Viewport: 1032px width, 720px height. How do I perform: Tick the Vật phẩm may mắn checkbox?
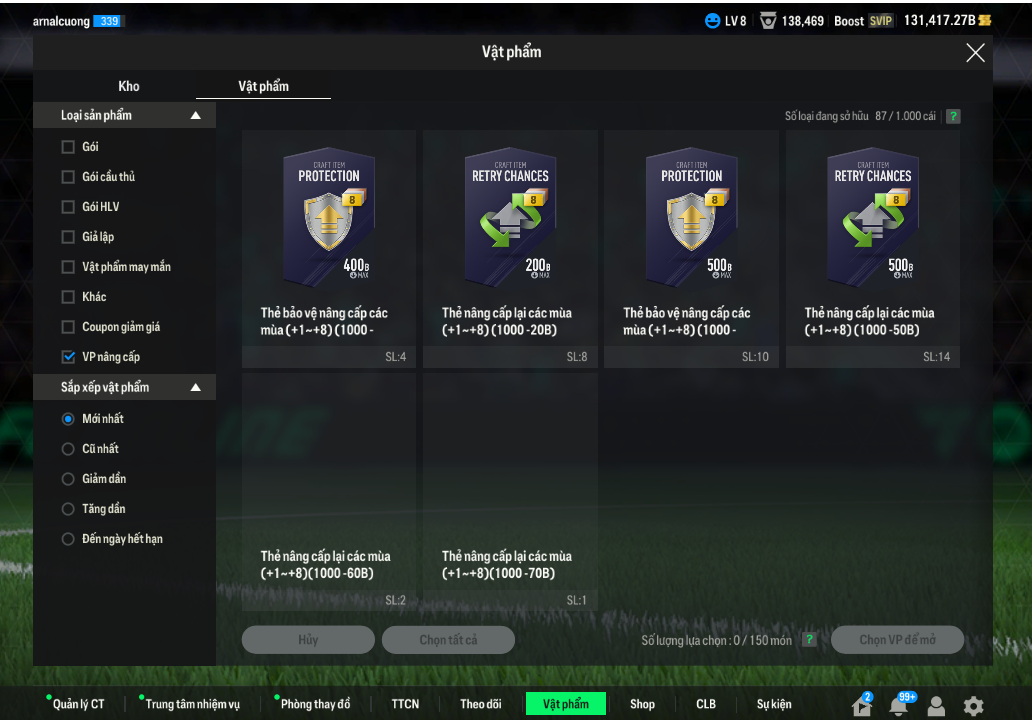[68, 267]
